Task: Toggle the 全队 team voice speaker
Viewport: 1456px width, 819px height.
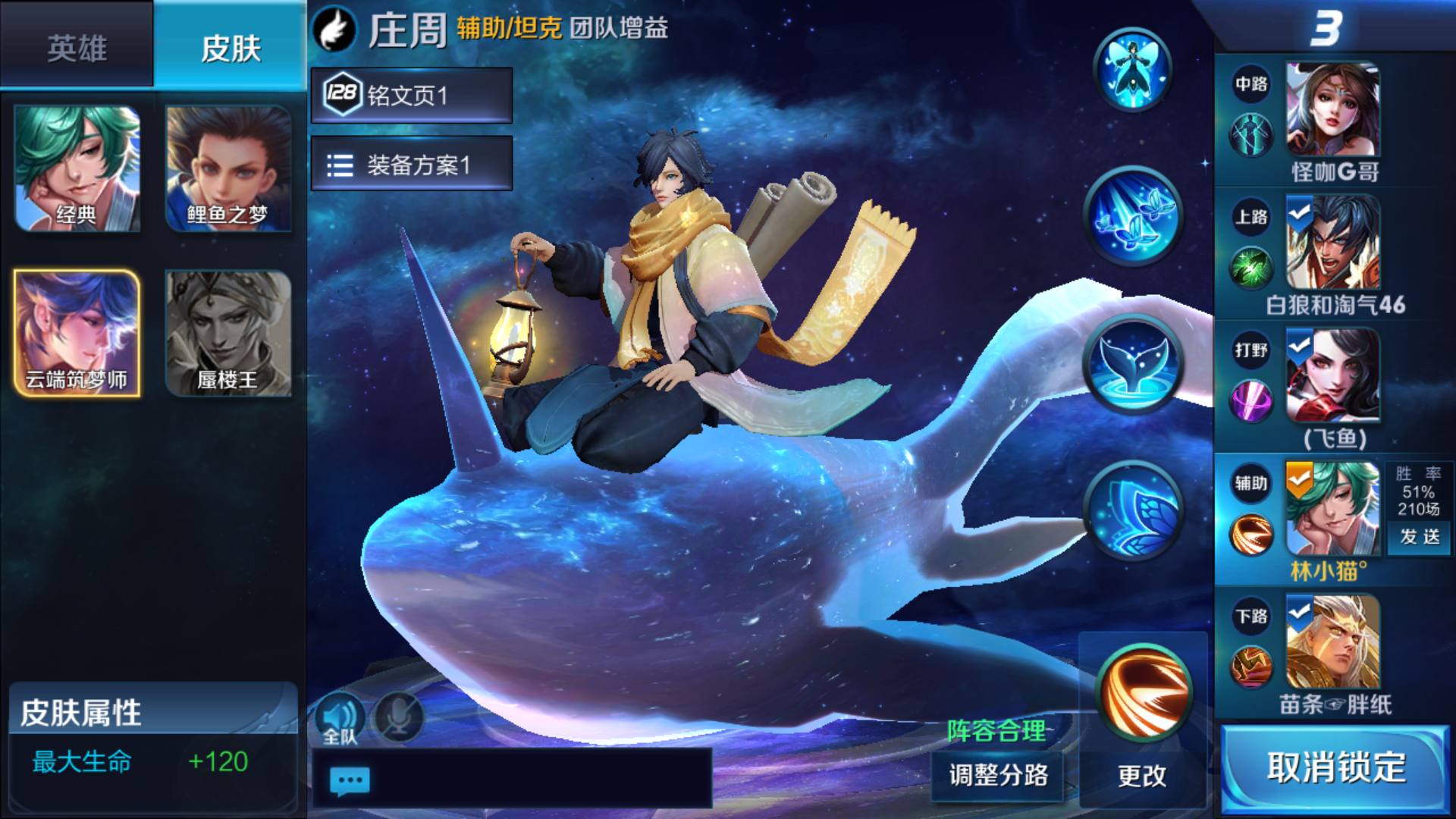Action: (340, 716)
